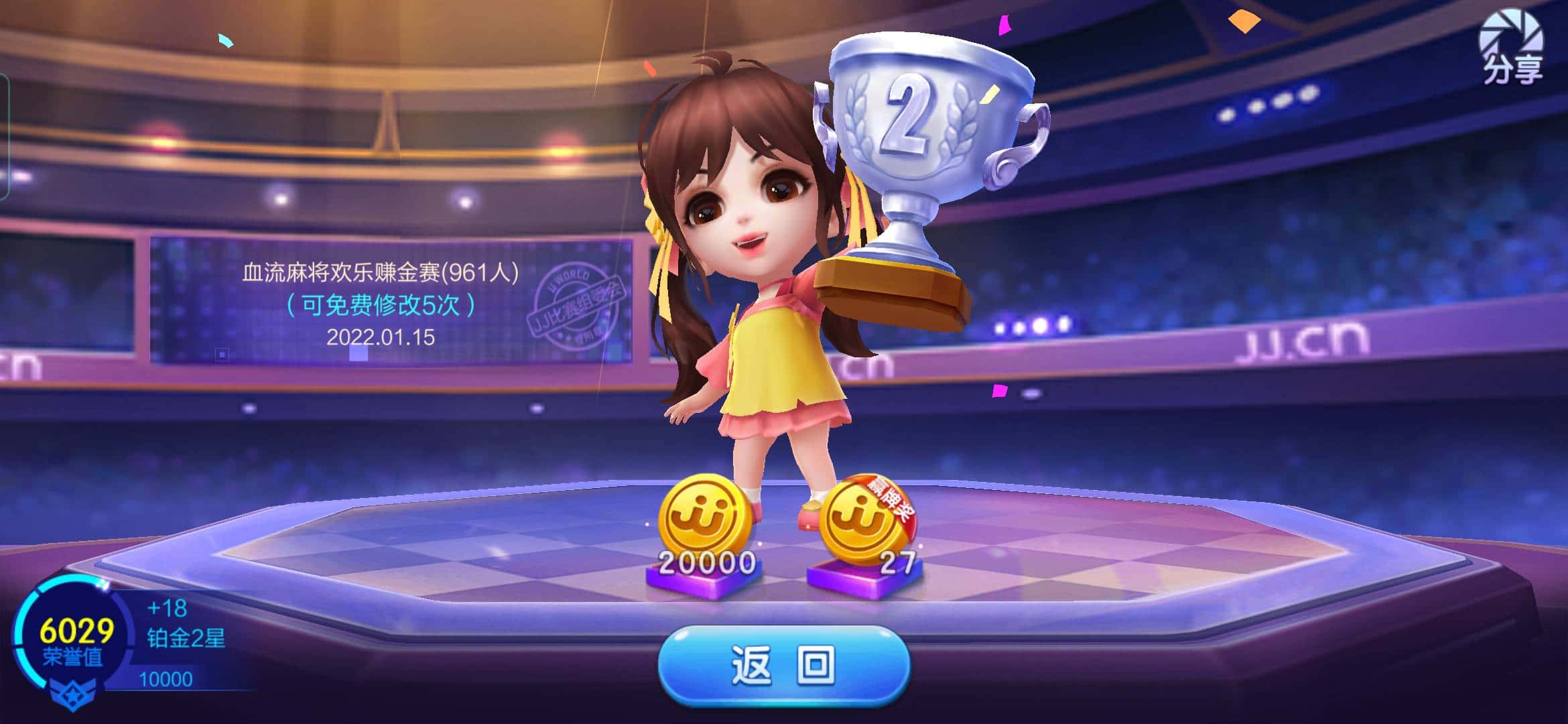Image resolution: width=1568 pixels, height=724 pixels.
Task: Edit certificate text 可免费修改5次
Action: (381, 306)
